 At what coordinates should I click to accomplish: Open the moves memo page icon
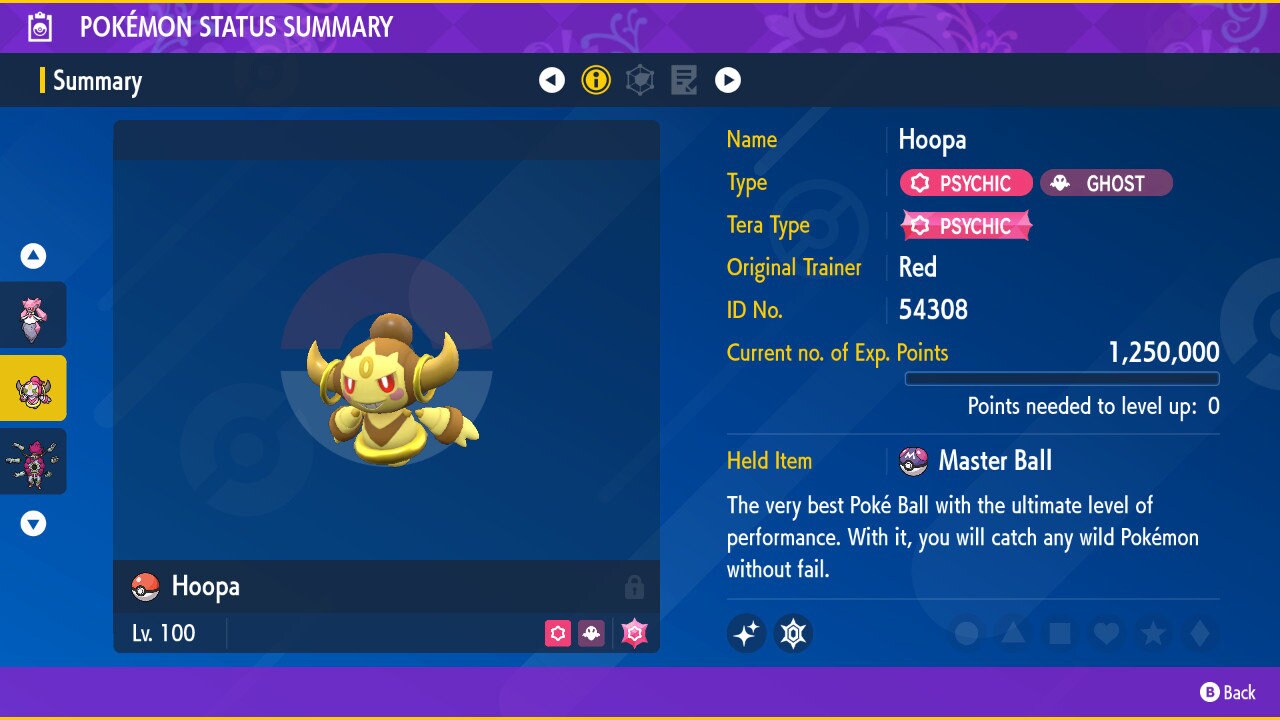[x=684, y=80]
